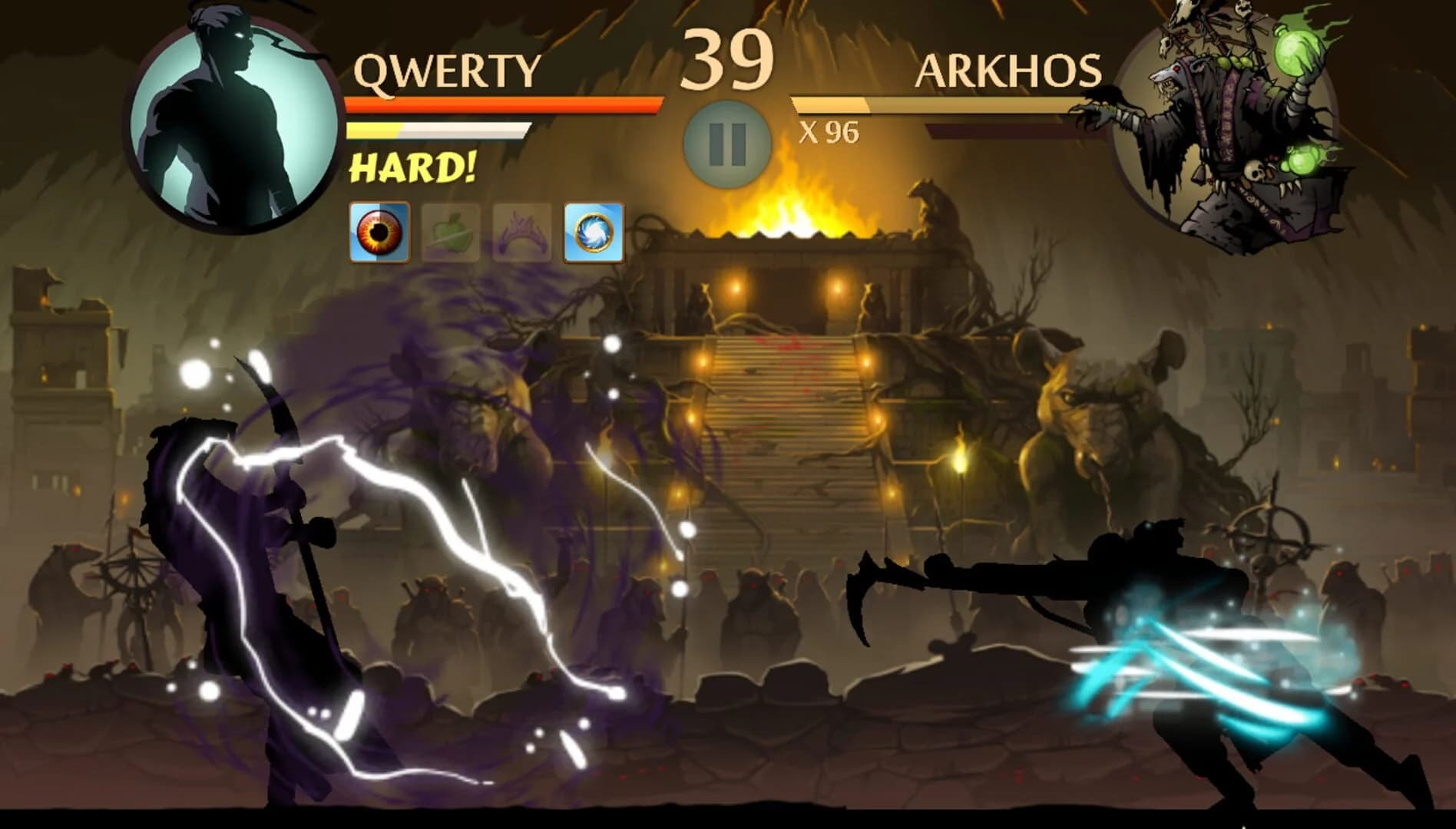Tap the round timer showing 39
Image resolution: width=1456 pixels, height=829 pixels.
click(x=728, y=58)
